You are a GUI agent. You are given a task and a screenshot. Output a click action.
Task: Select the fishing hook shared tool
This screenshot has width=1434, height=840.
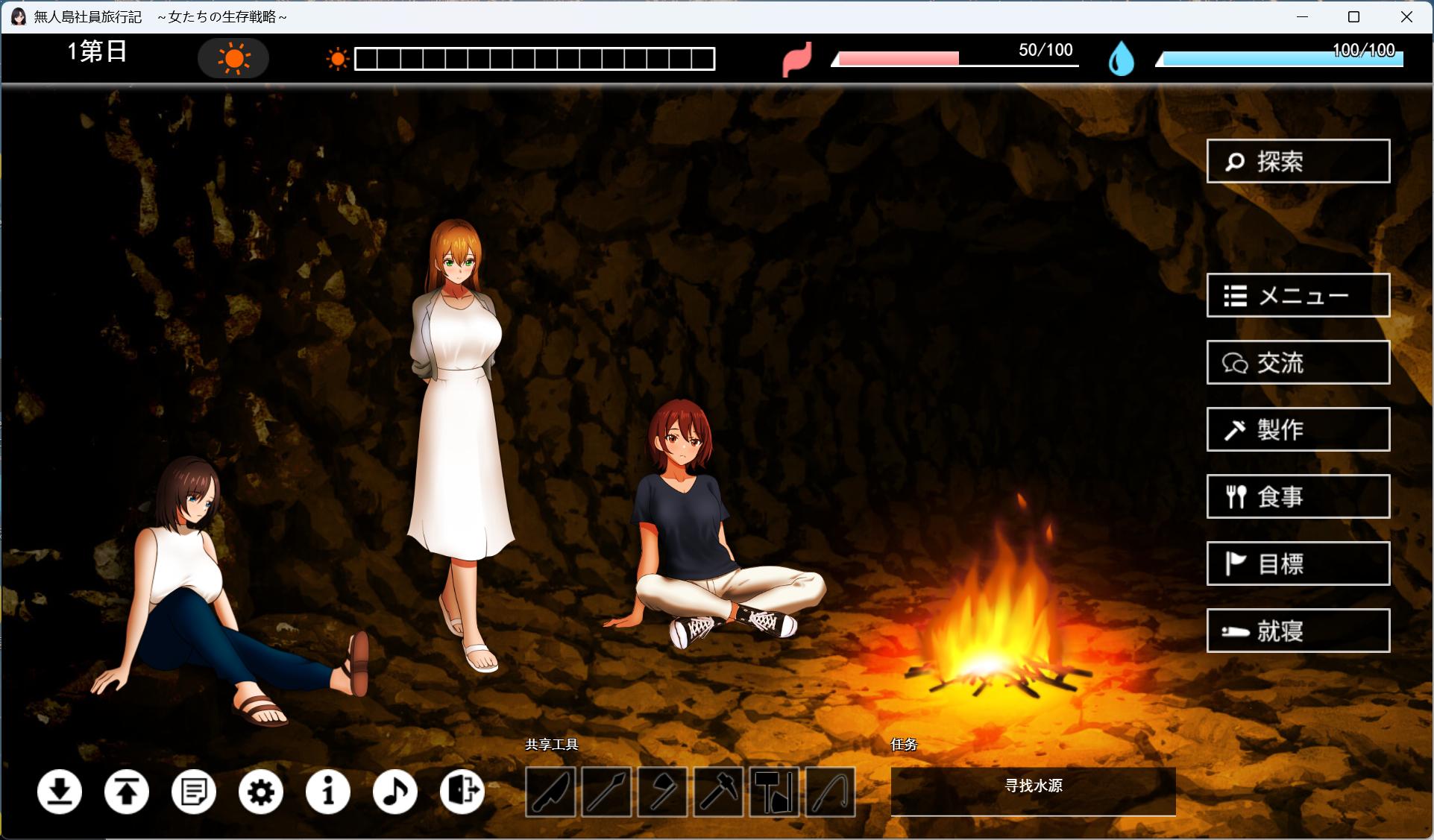(x=831, y=792)
